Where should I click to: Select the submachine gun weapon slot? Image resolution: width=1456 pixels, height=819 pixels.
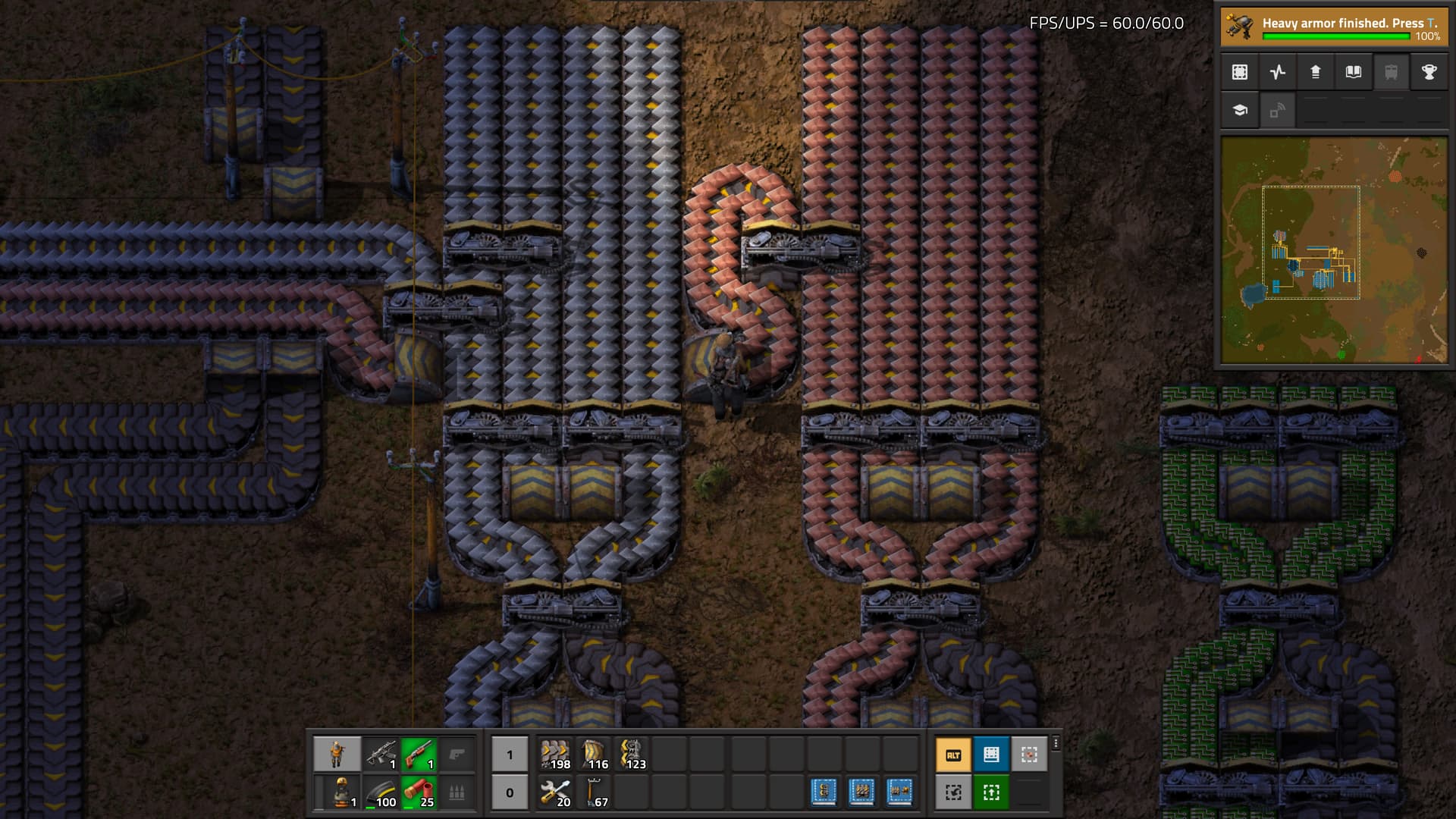[381, 755]
